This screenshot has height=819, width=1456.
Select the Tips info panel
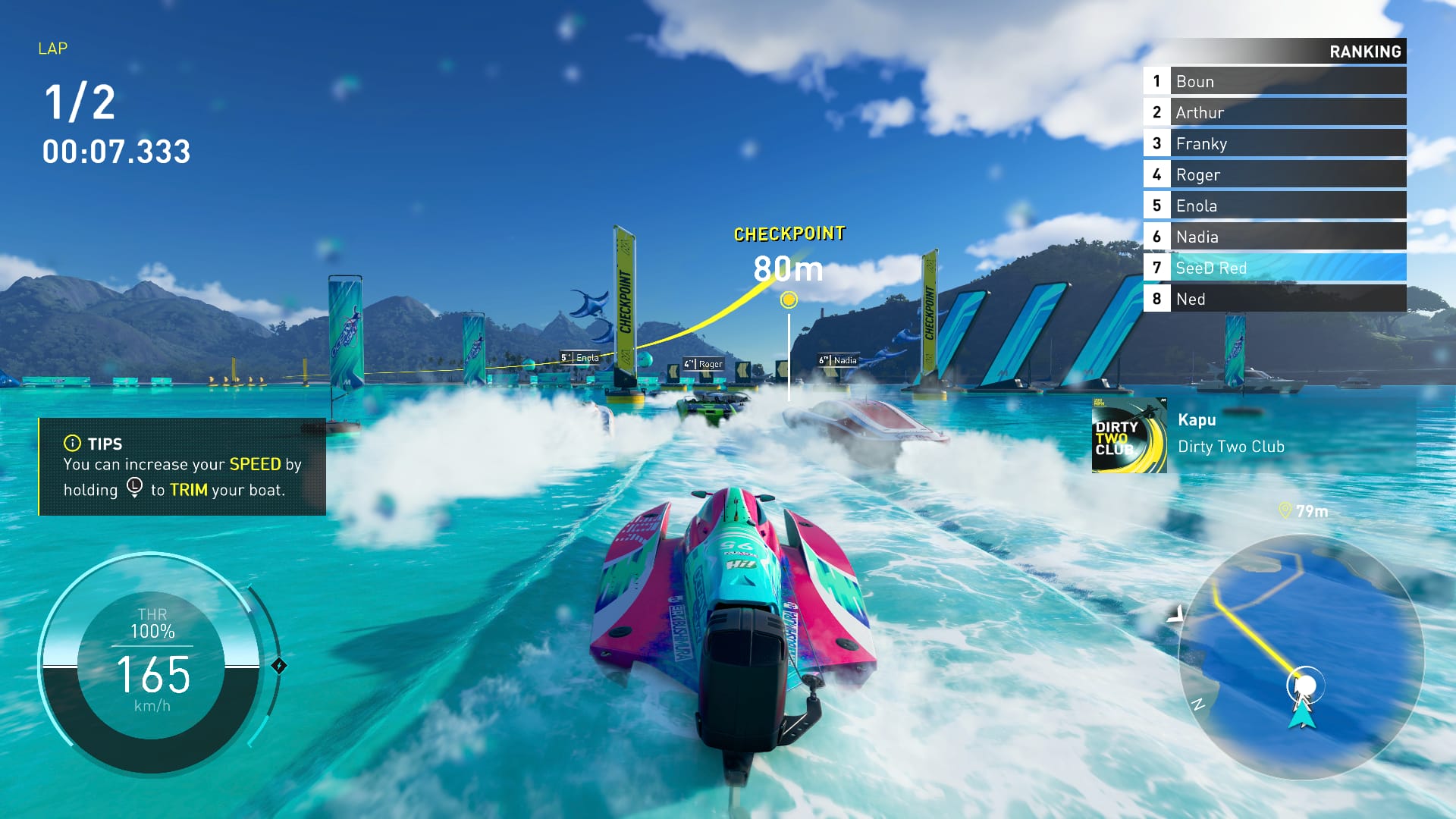coord(182,466)
